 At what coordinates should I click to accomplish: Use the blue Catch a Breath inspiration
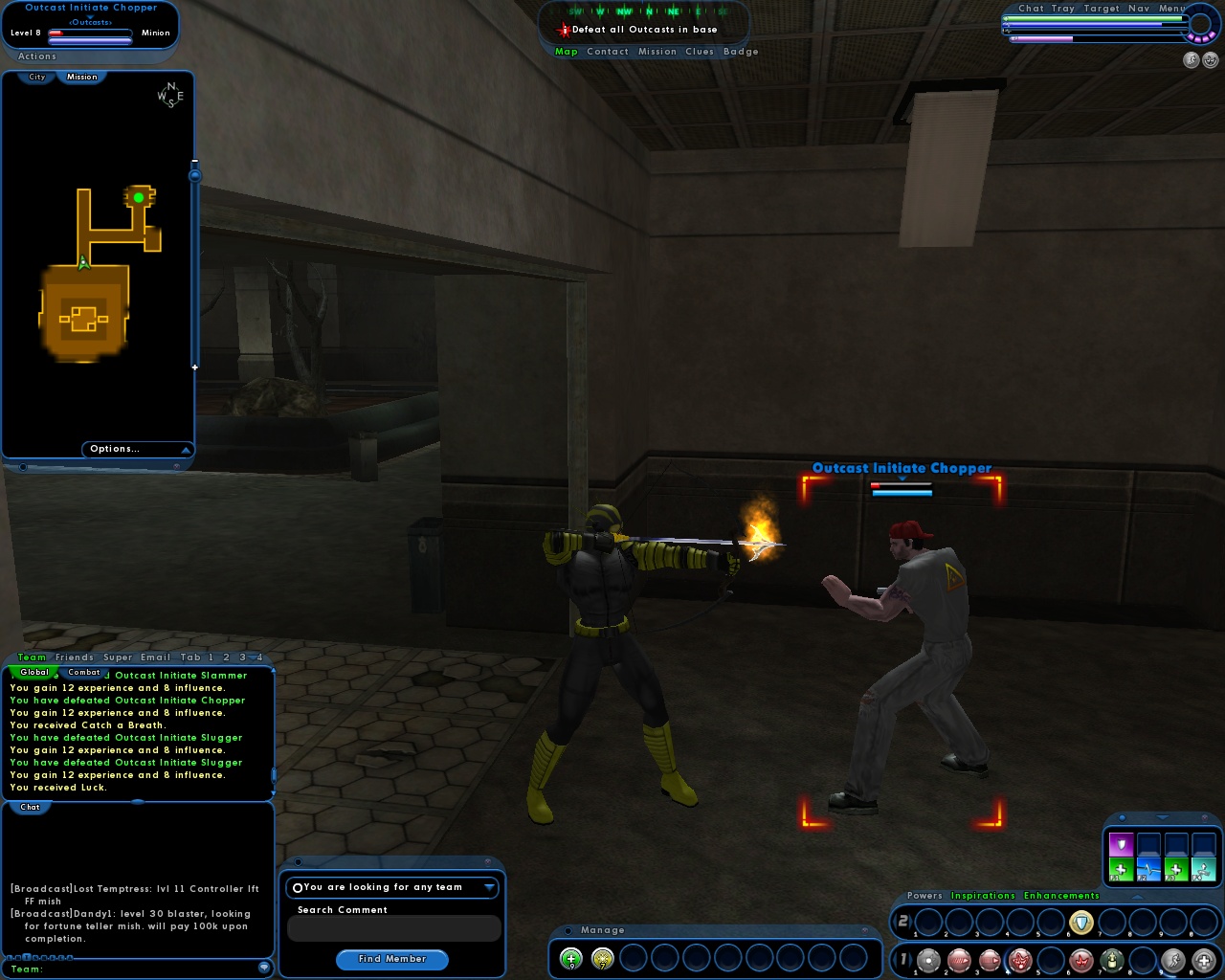click(1149, 868)
